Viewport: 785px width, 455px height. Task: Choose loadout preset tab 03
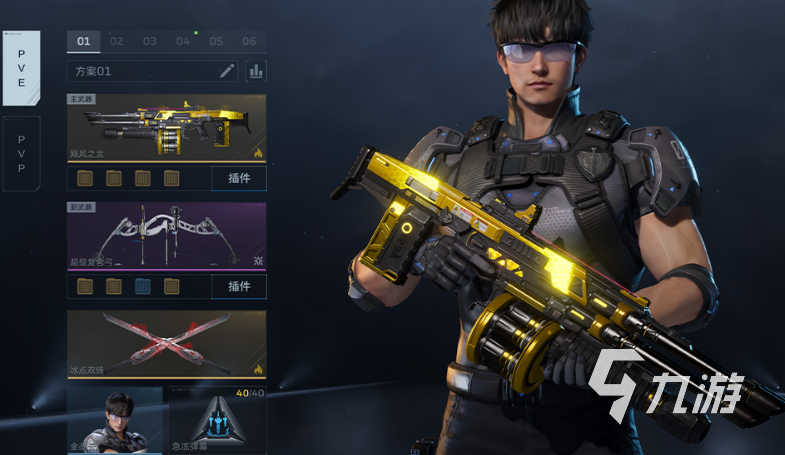(150, 41)
